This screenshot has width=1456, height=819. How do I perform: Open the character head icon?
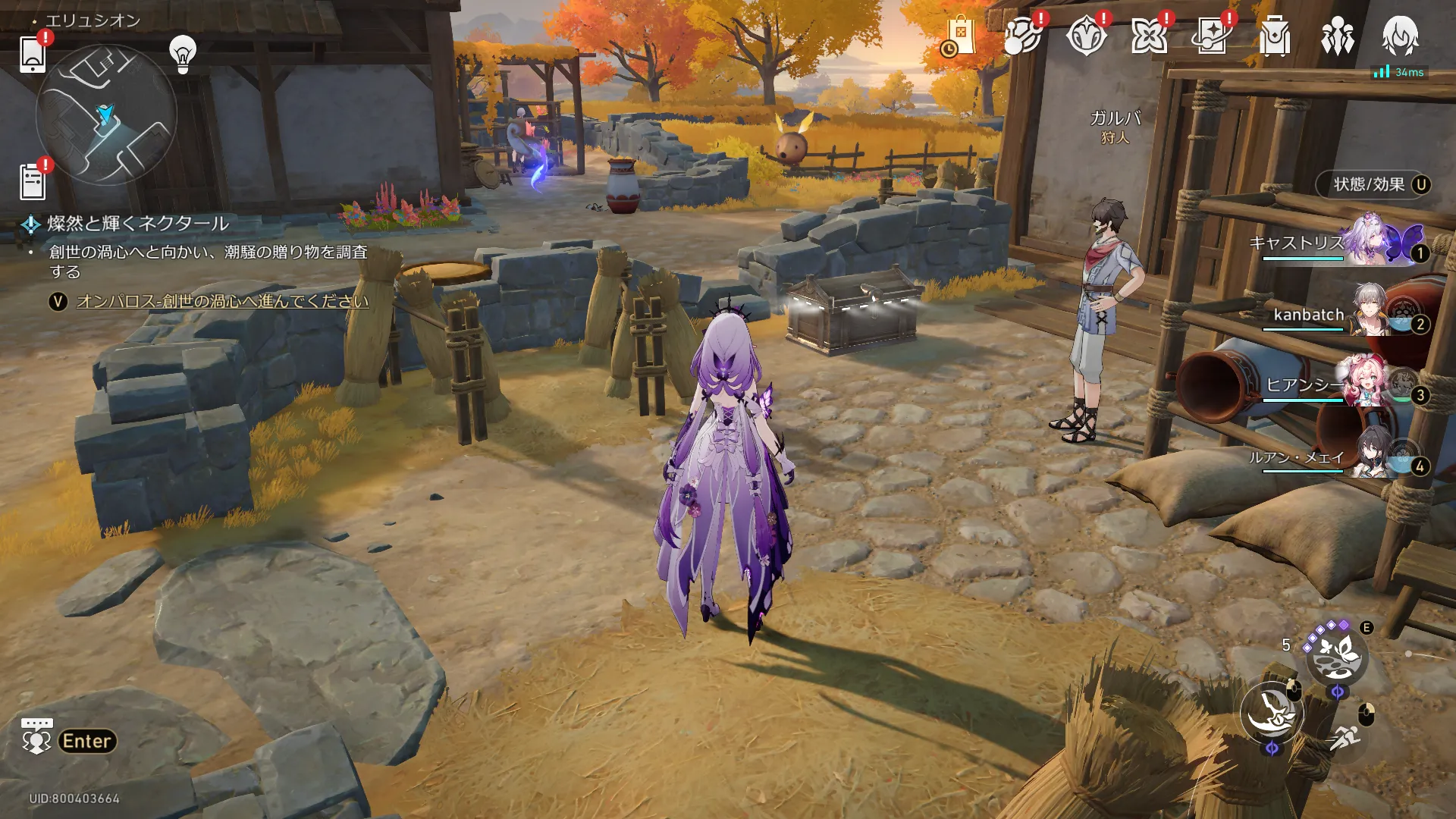click(x=1400, y=36)
